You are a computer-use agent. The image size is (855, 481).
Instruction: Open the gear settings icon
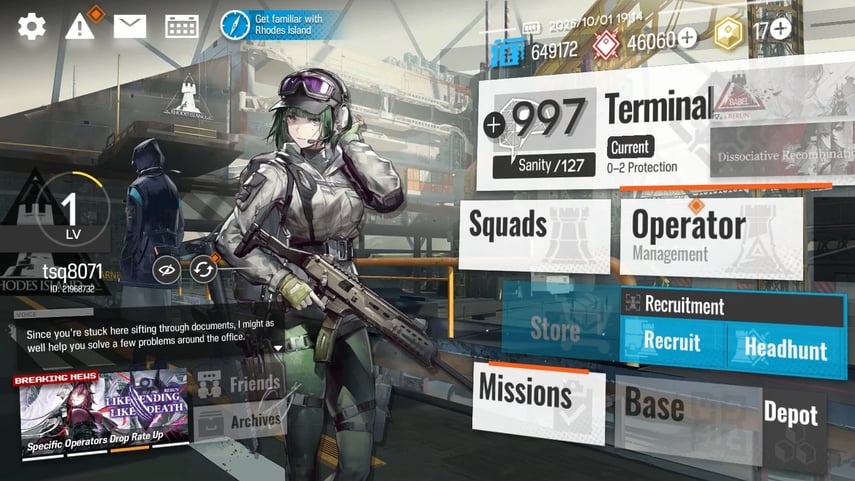click(31, 26)
